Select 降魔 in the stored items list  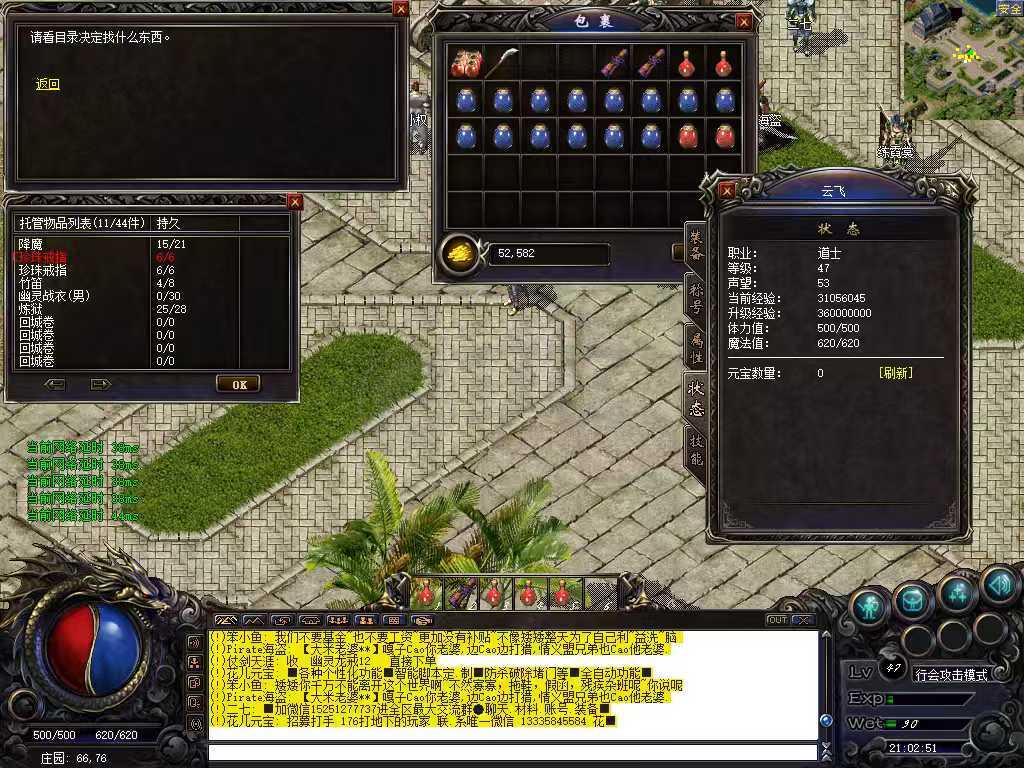tap(31, 244)
